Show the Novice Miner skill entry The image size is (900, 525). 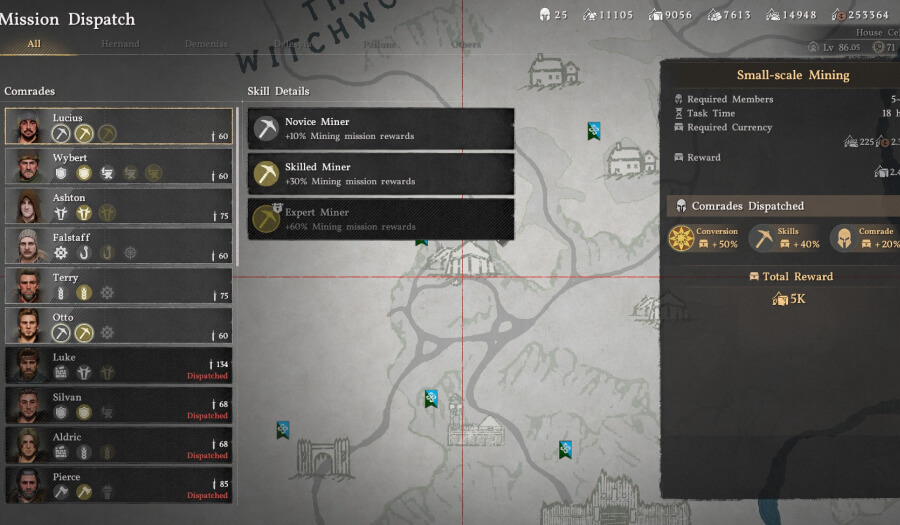click(x=381, y=129)
